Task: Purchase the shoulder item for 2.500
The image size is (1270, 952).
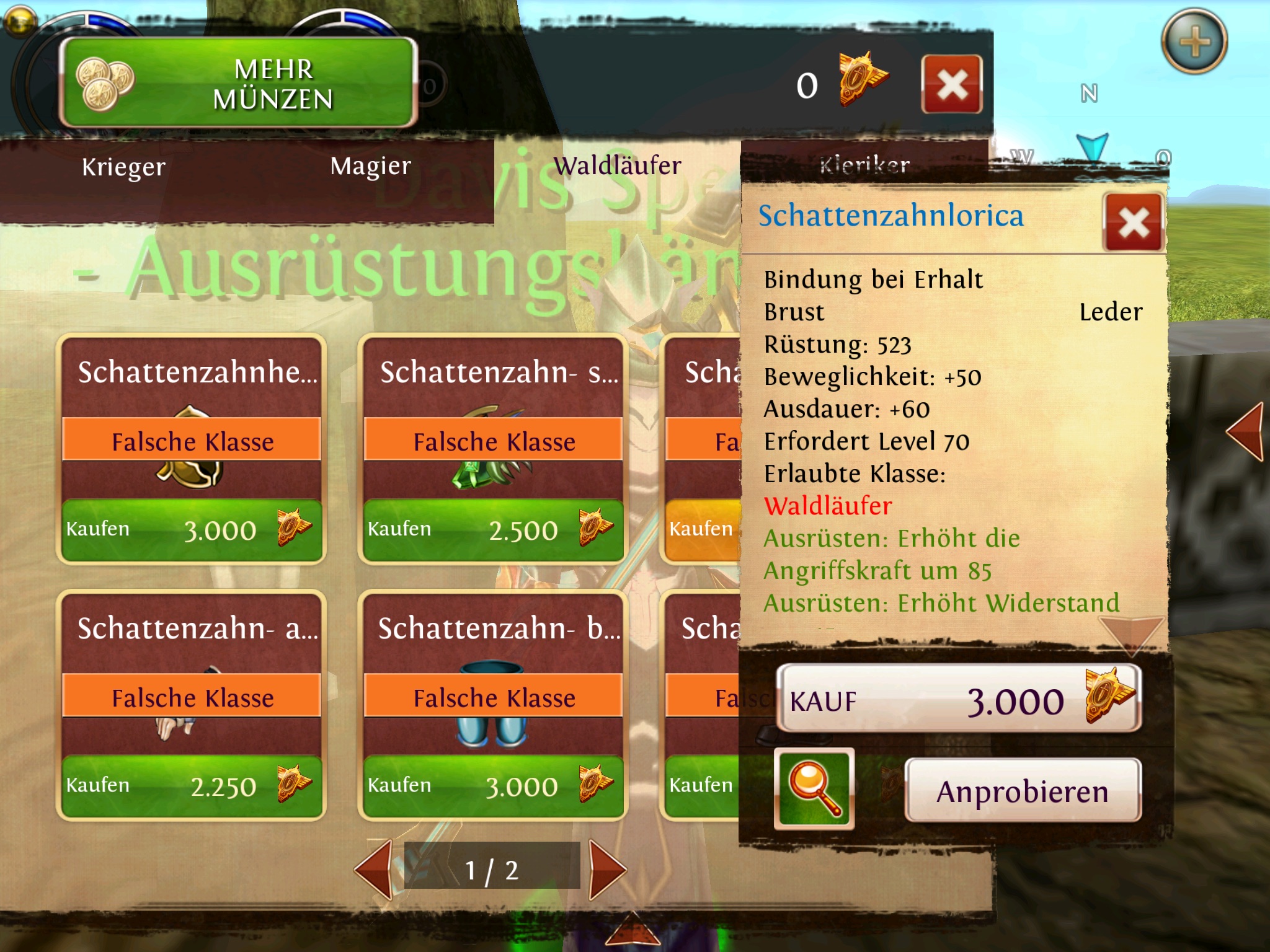Action: click(x=494, y=531)
